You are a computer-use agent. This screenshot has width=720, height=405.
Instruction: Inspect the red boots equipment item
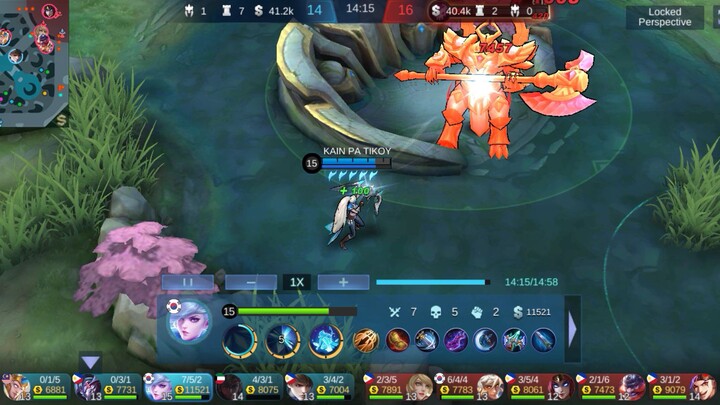[397, 340]
